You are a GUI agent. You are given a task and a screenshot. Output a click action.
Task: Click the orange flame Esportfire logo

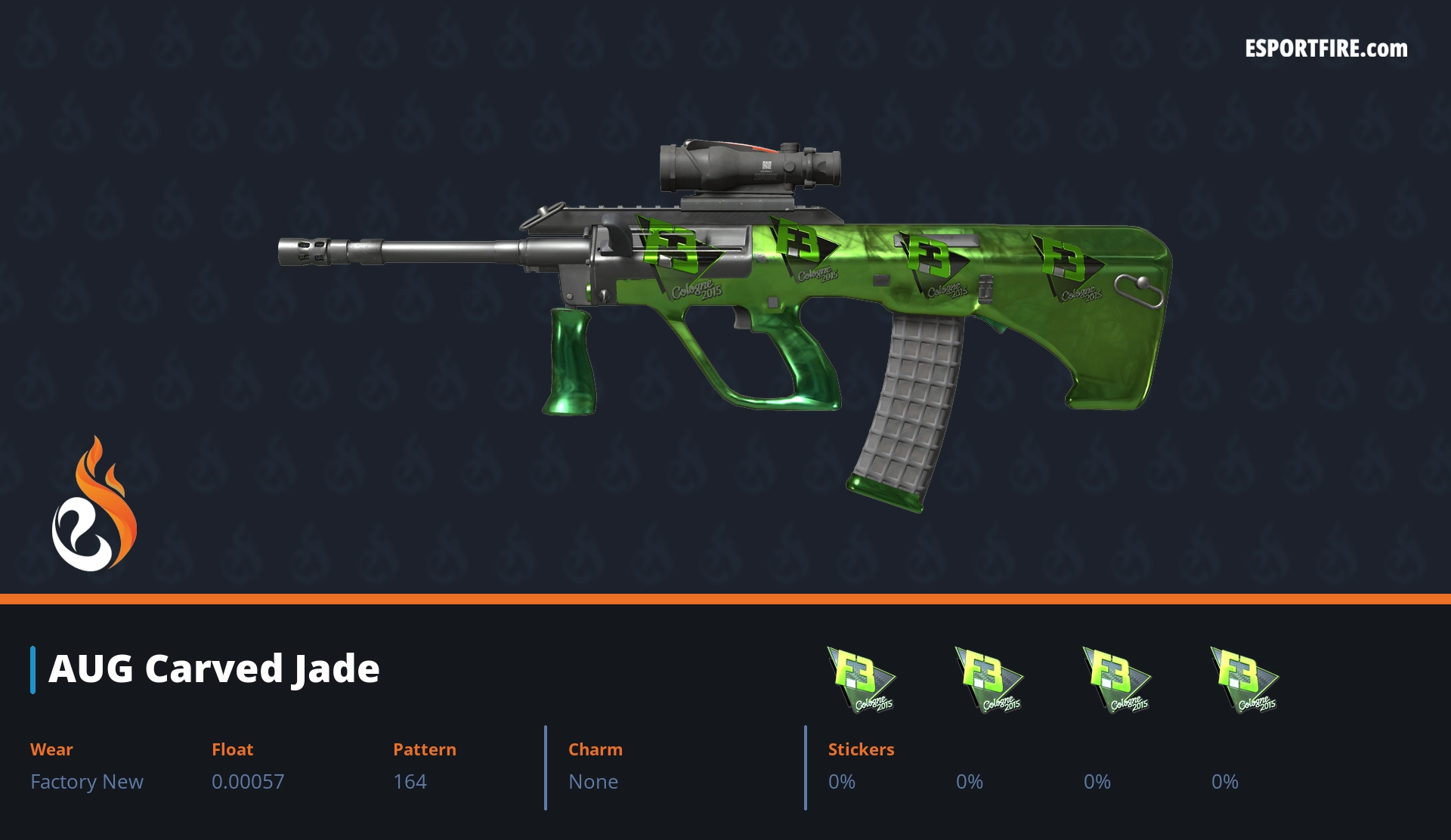coord(94,506)
